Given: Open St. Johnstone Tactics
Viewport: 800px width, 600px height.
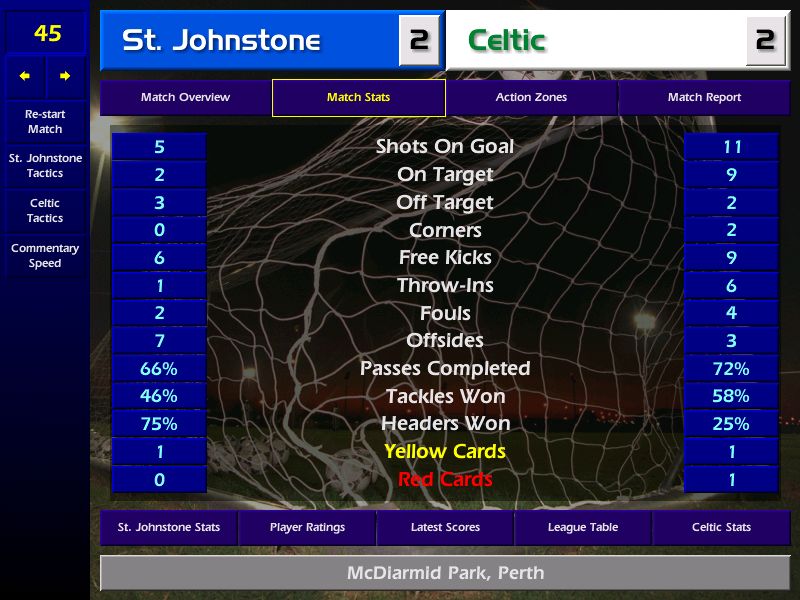Looking at the screenshot, I should (x=45, y=166).
